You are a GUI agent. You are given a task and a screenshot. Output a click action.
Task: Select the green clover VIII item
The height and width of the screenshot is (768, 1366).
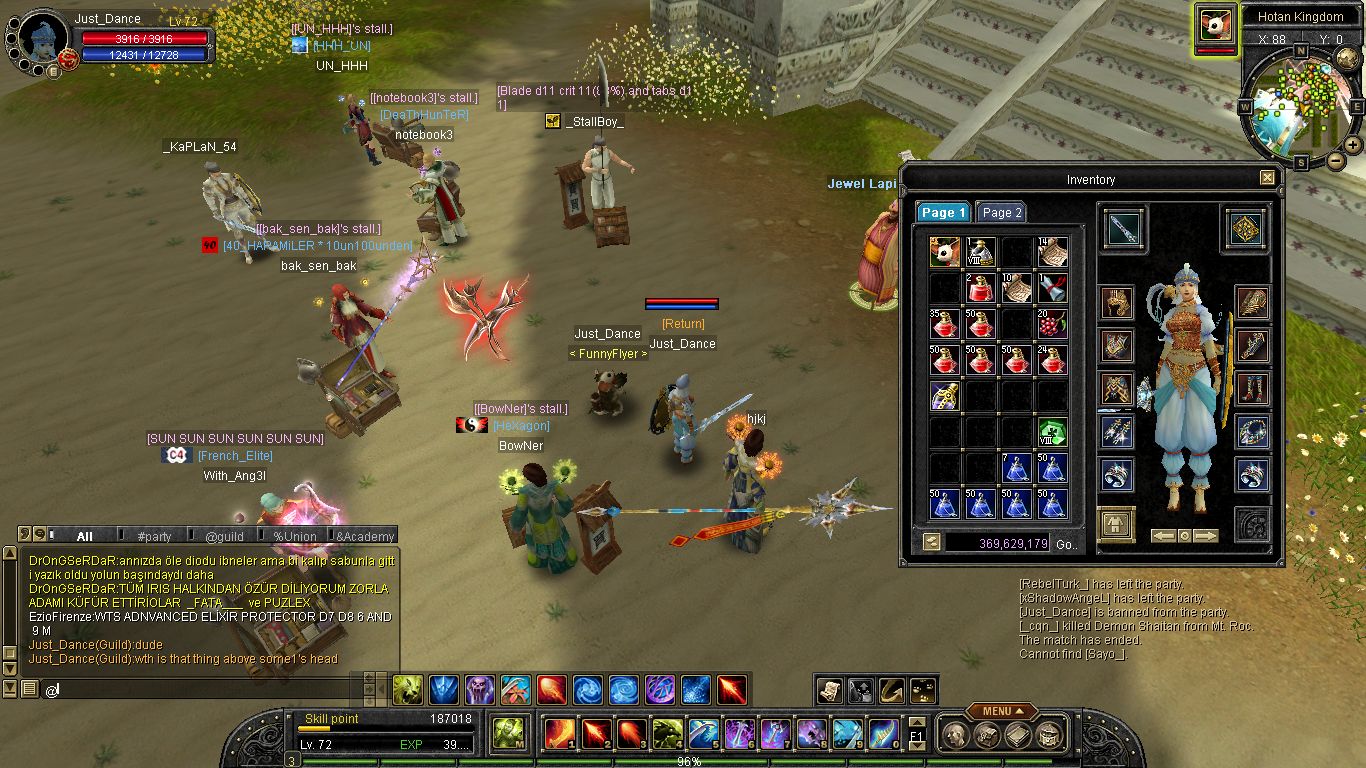click(x=1052, y=432)
